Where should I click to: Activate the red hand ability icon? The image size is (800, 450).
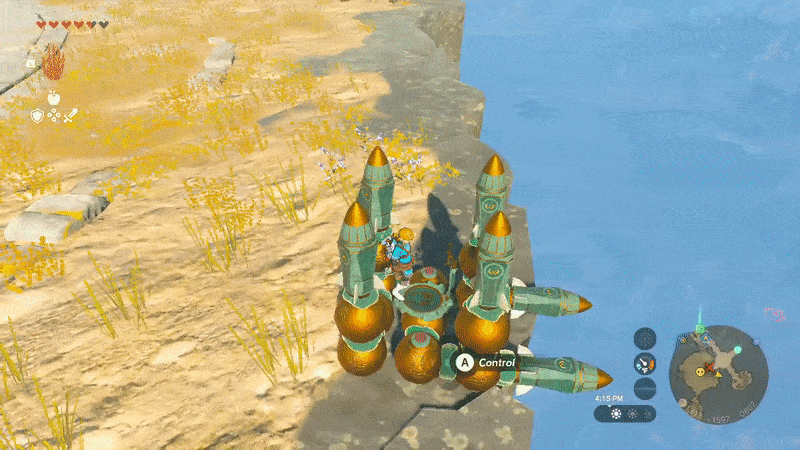53,64
